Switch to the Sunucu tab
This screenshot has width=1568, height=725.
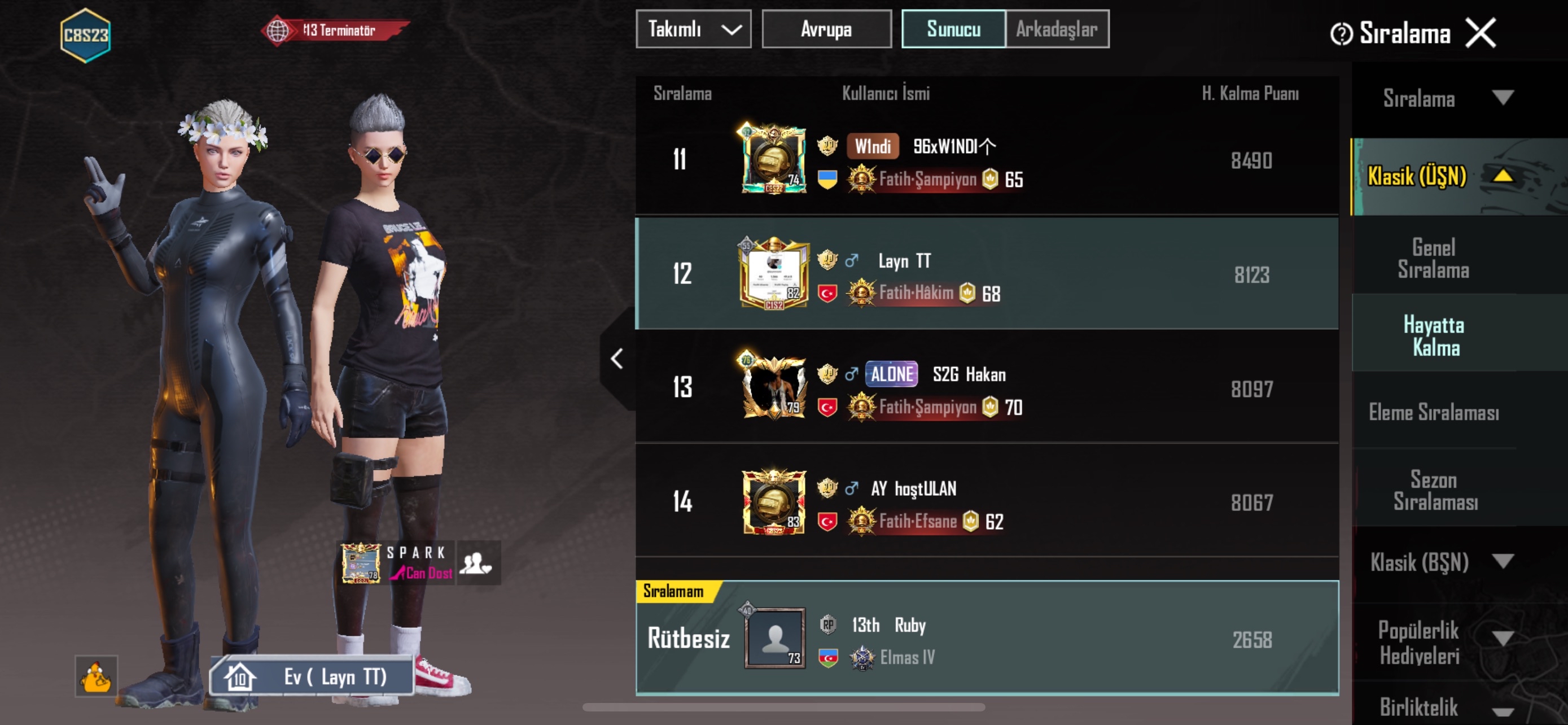coord(953,29)
